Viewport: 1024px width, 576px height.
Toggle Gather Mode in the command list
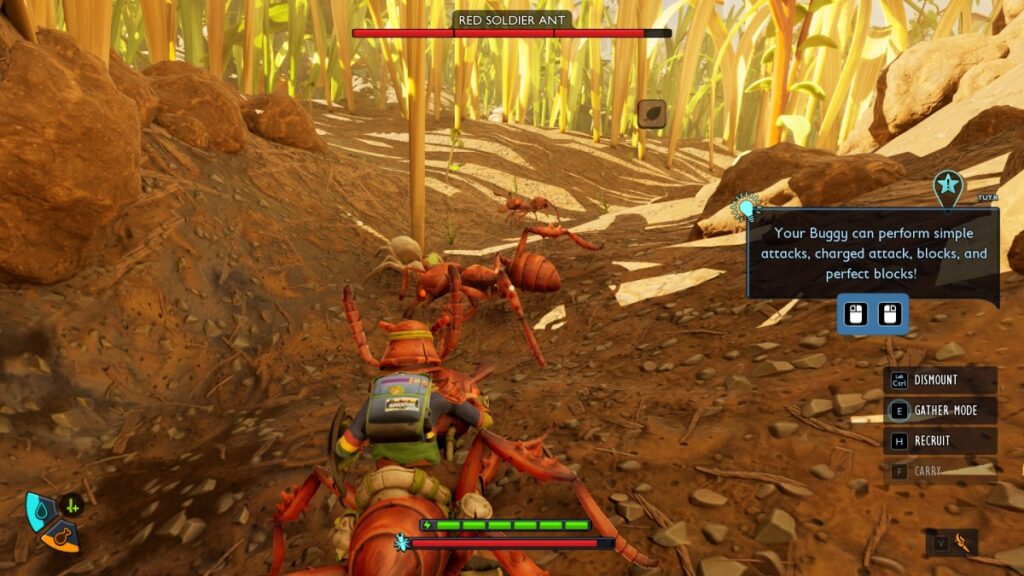(939, 410)
